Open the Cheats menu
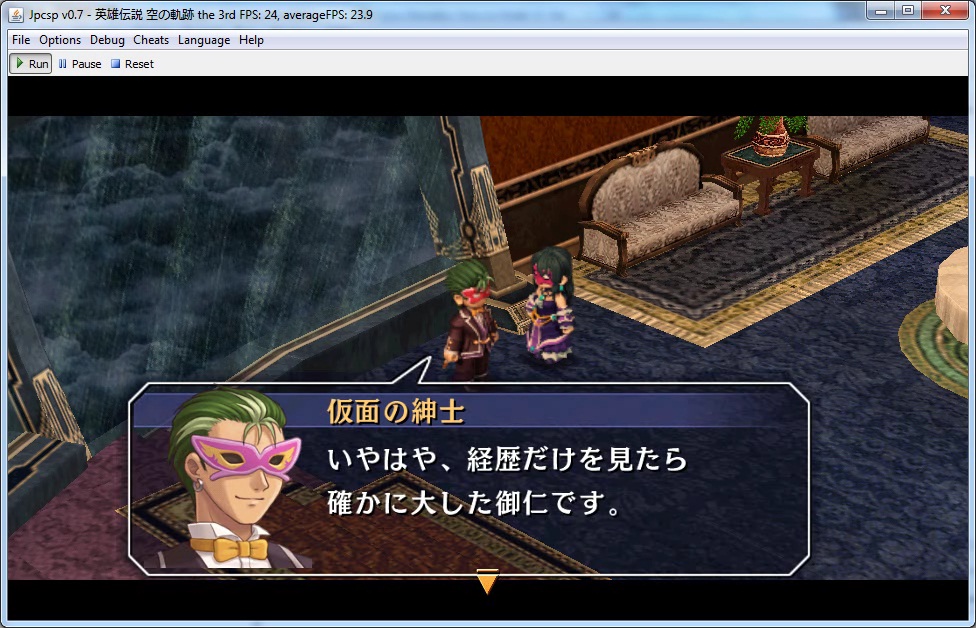Viewport: 976px width, 628px height. (x=151, y=40)
